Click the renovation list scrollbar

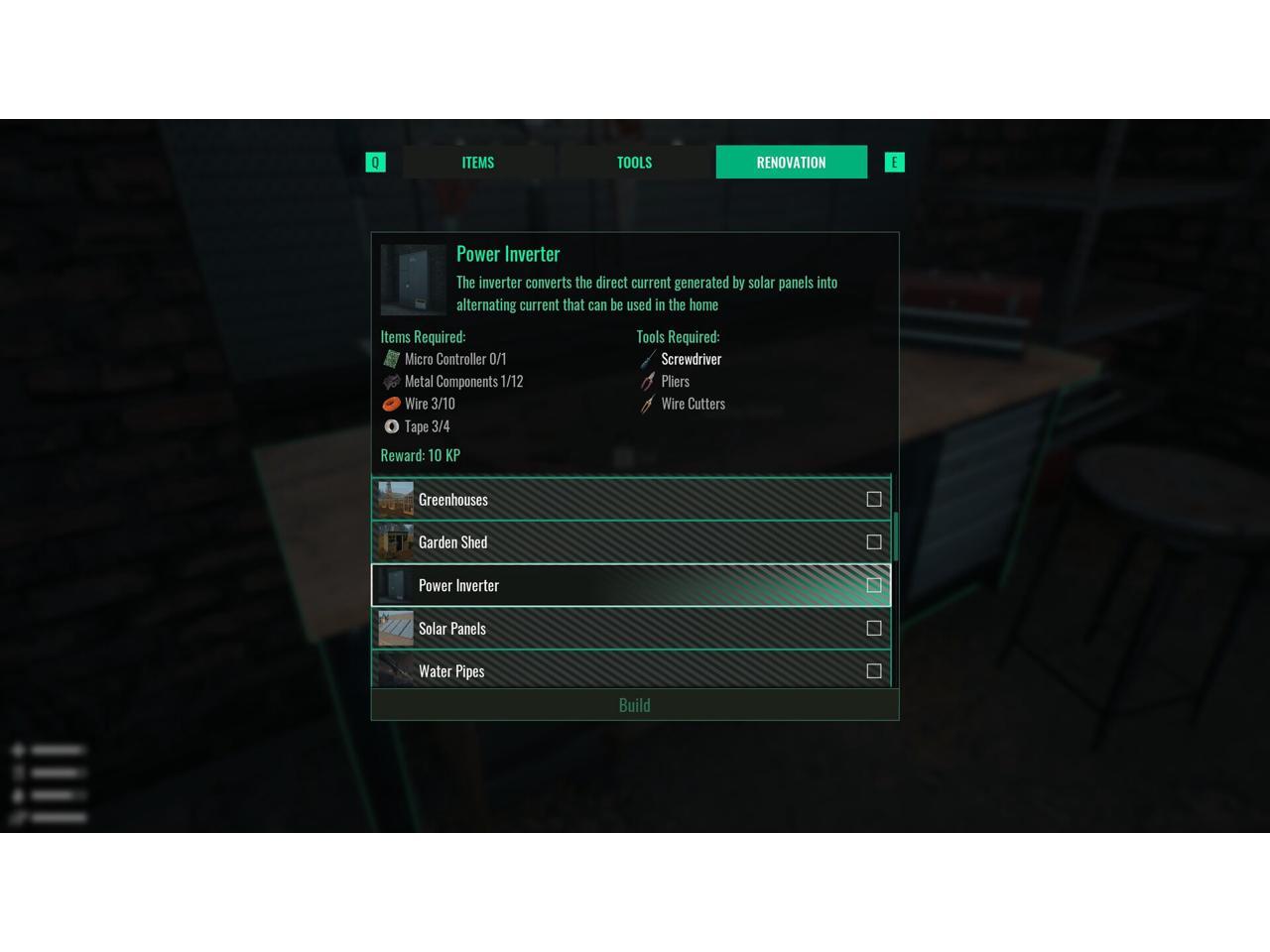coord(896,537)
